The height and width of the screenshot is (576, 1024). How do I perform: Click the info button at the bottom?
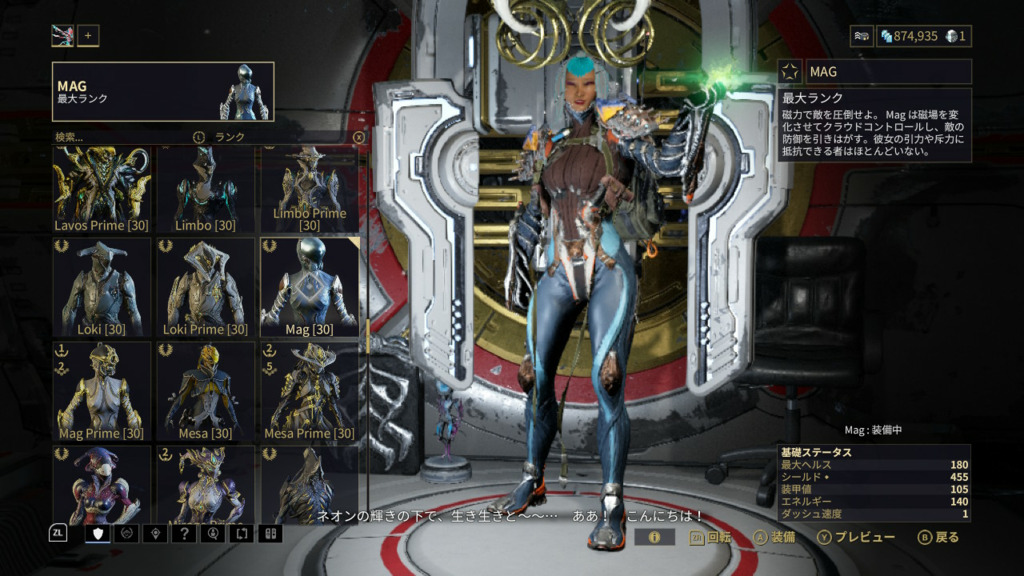click(655, 537)
